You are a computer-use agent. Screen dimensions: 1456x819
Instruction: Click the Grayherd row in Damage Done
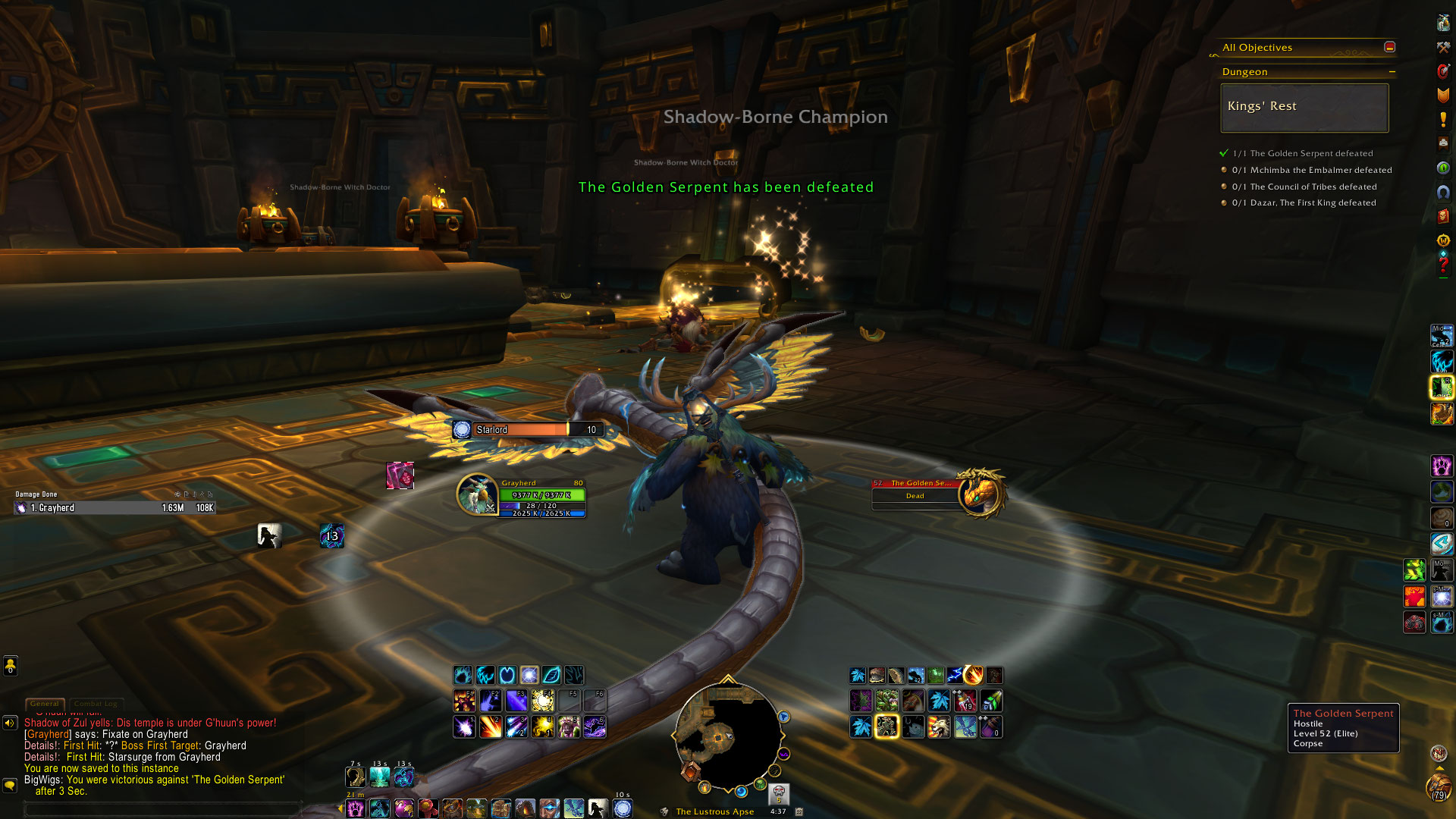pyautogui.click(x=115, y=508)
